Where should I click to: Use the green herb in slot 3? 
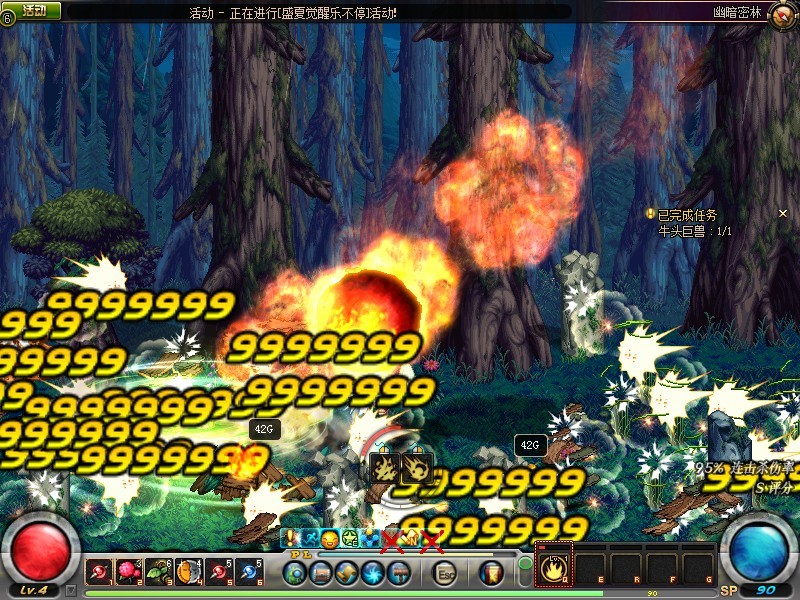159,571
